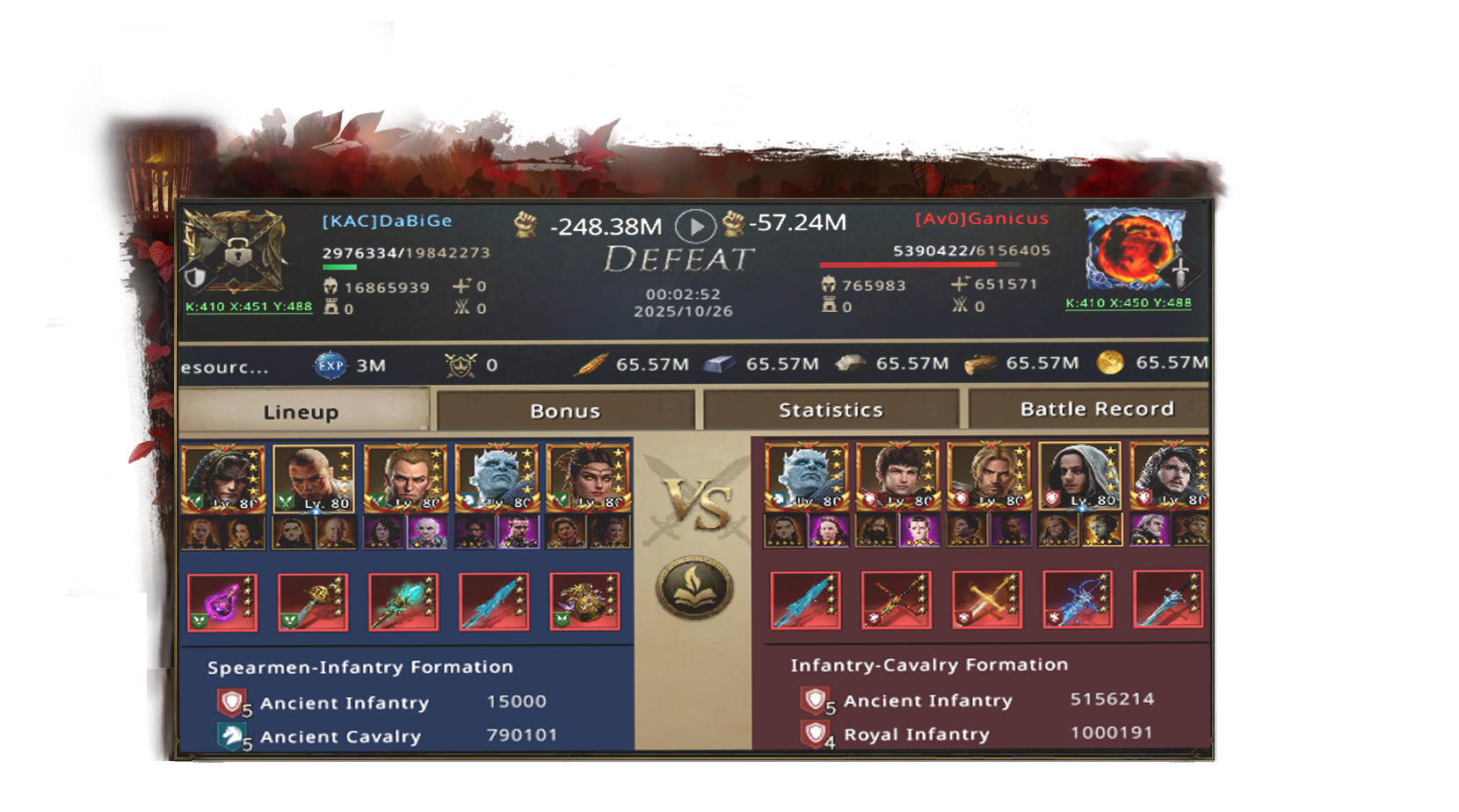Select Ganicus's fiery avatar portrait
The image size is (1459, 812).
tap(1134, 249)
